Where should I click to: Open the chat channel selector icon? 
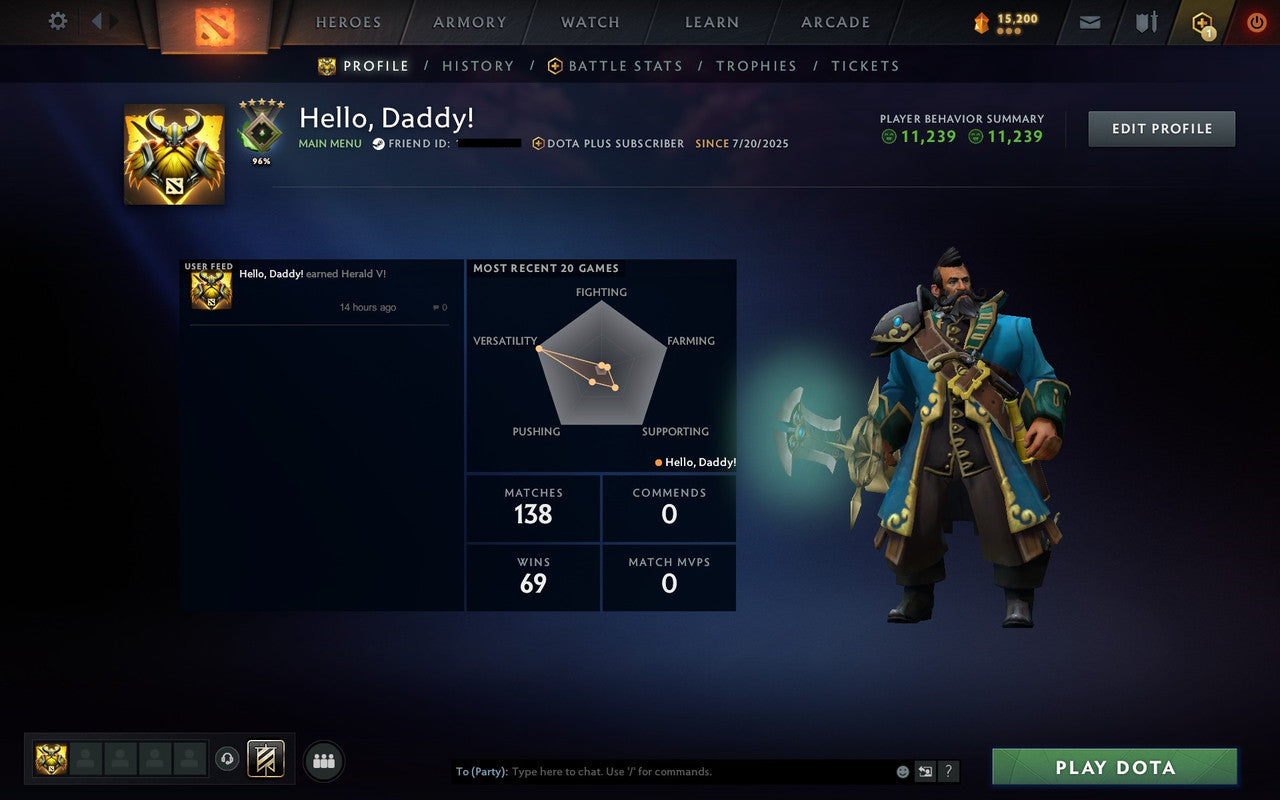(x=925, y=771)
